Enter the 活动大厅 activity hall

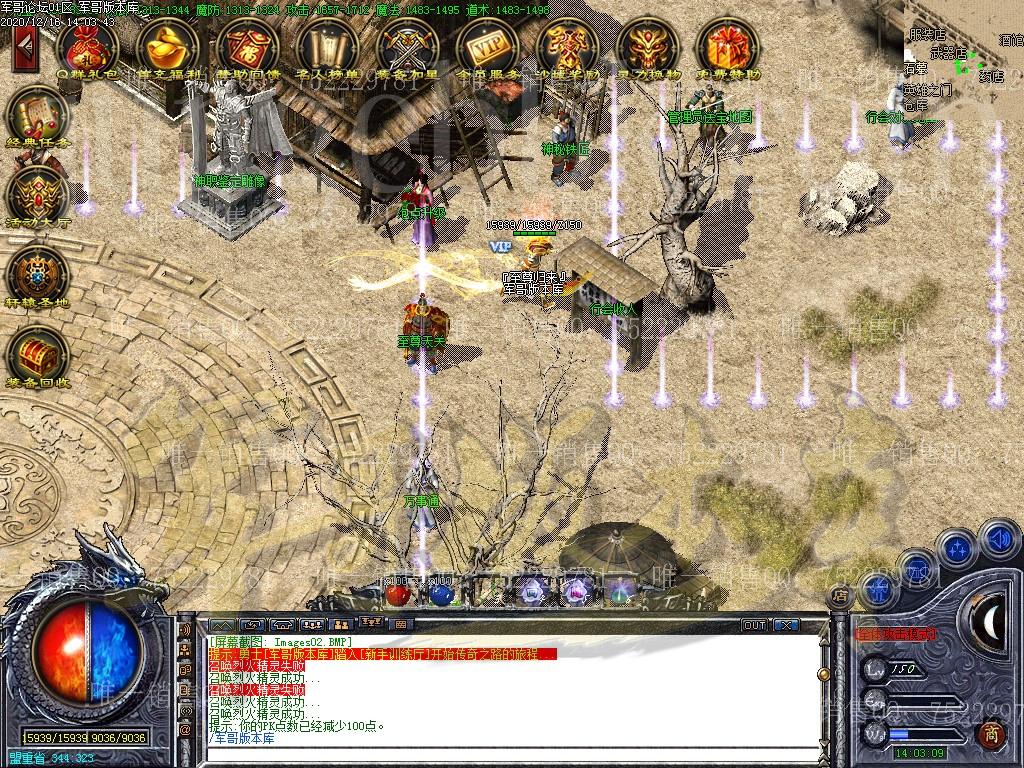[37, 194]
